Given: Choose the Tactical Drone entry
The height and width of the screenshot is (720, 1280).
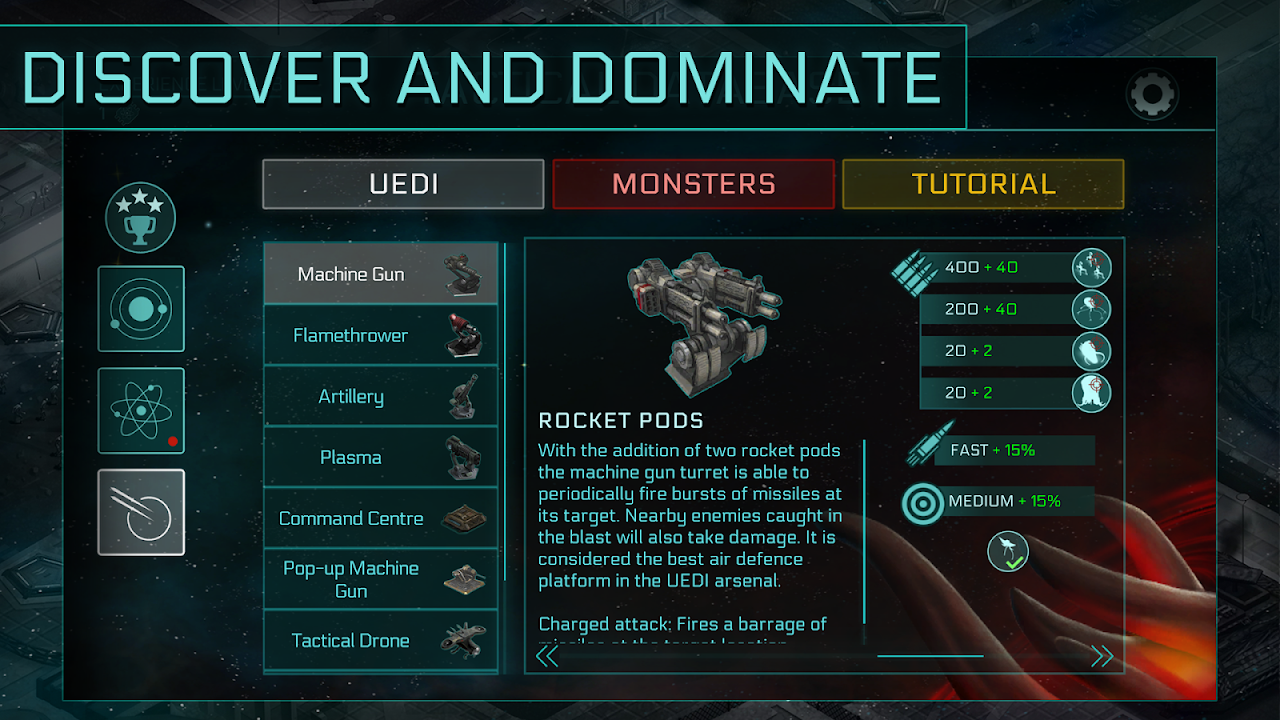Looking at the screenshot, I should (x=380, y=640).
